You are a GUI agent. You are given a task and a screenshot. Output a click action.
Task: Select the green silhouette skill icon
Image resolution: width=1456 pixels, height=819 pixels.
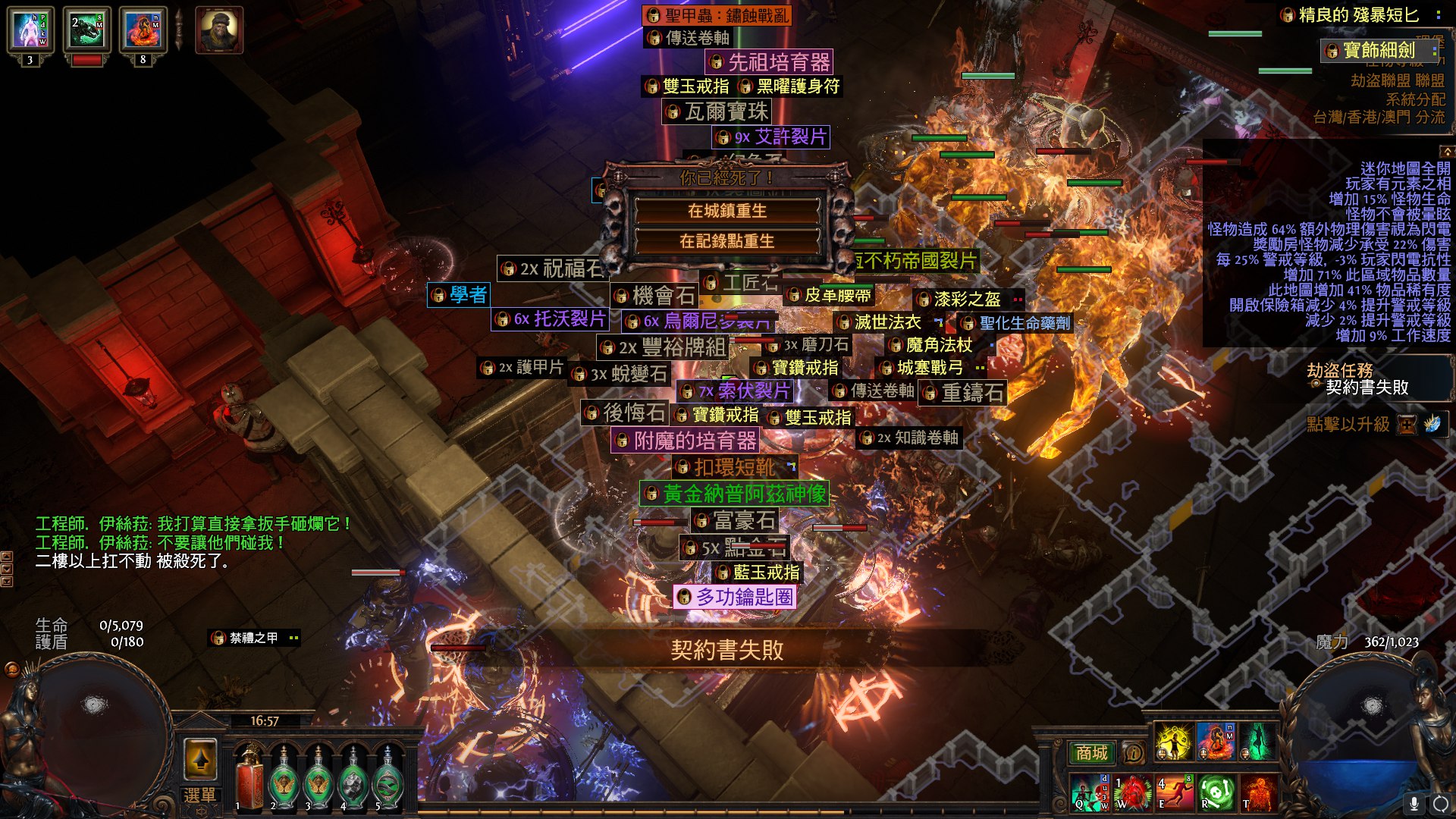pos(1257,741)
